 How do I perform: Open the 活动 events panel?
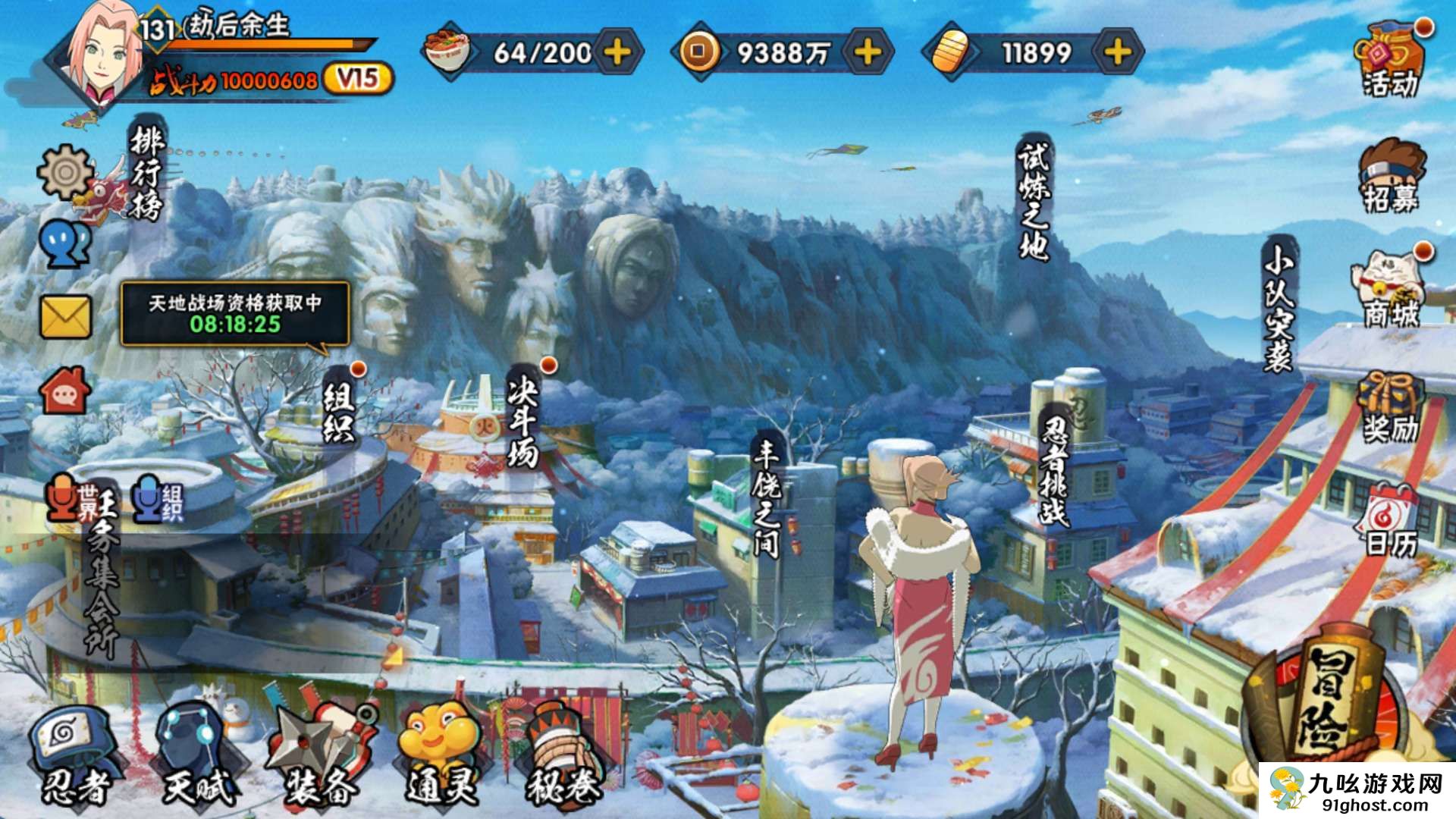click(1391, 61)
